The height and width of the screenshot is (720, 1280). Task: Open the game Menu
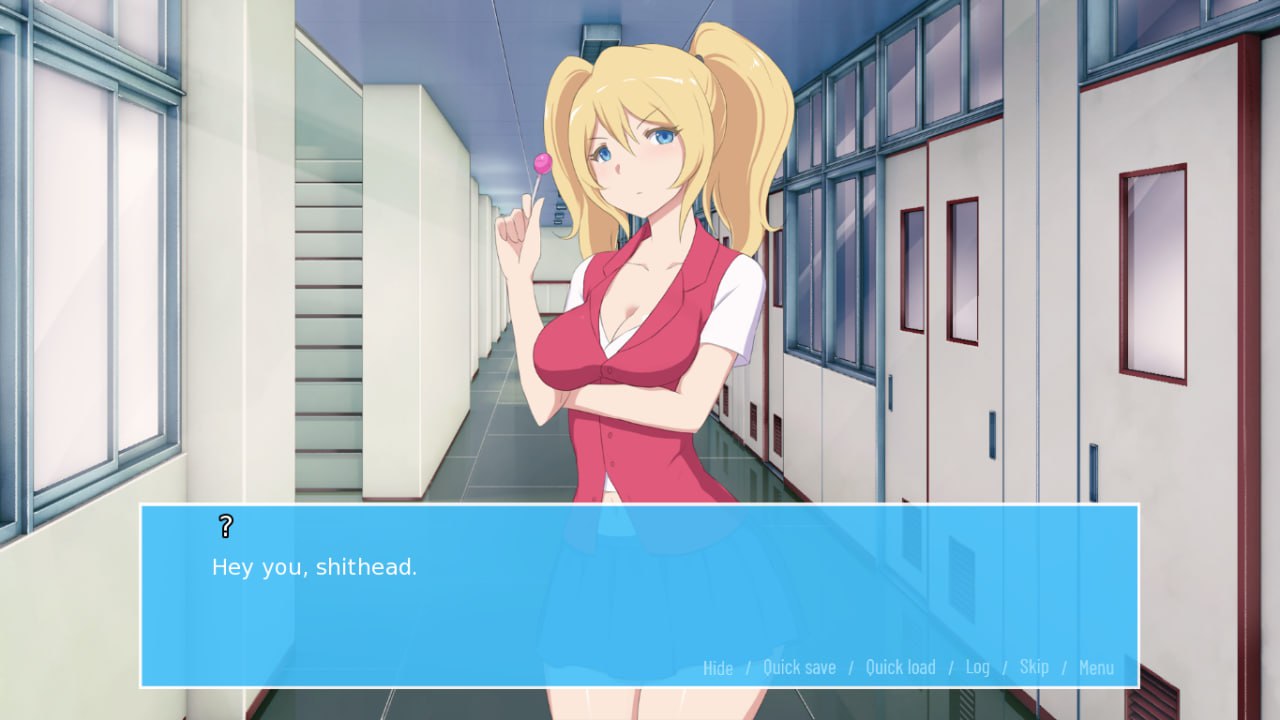(1098, 667)
